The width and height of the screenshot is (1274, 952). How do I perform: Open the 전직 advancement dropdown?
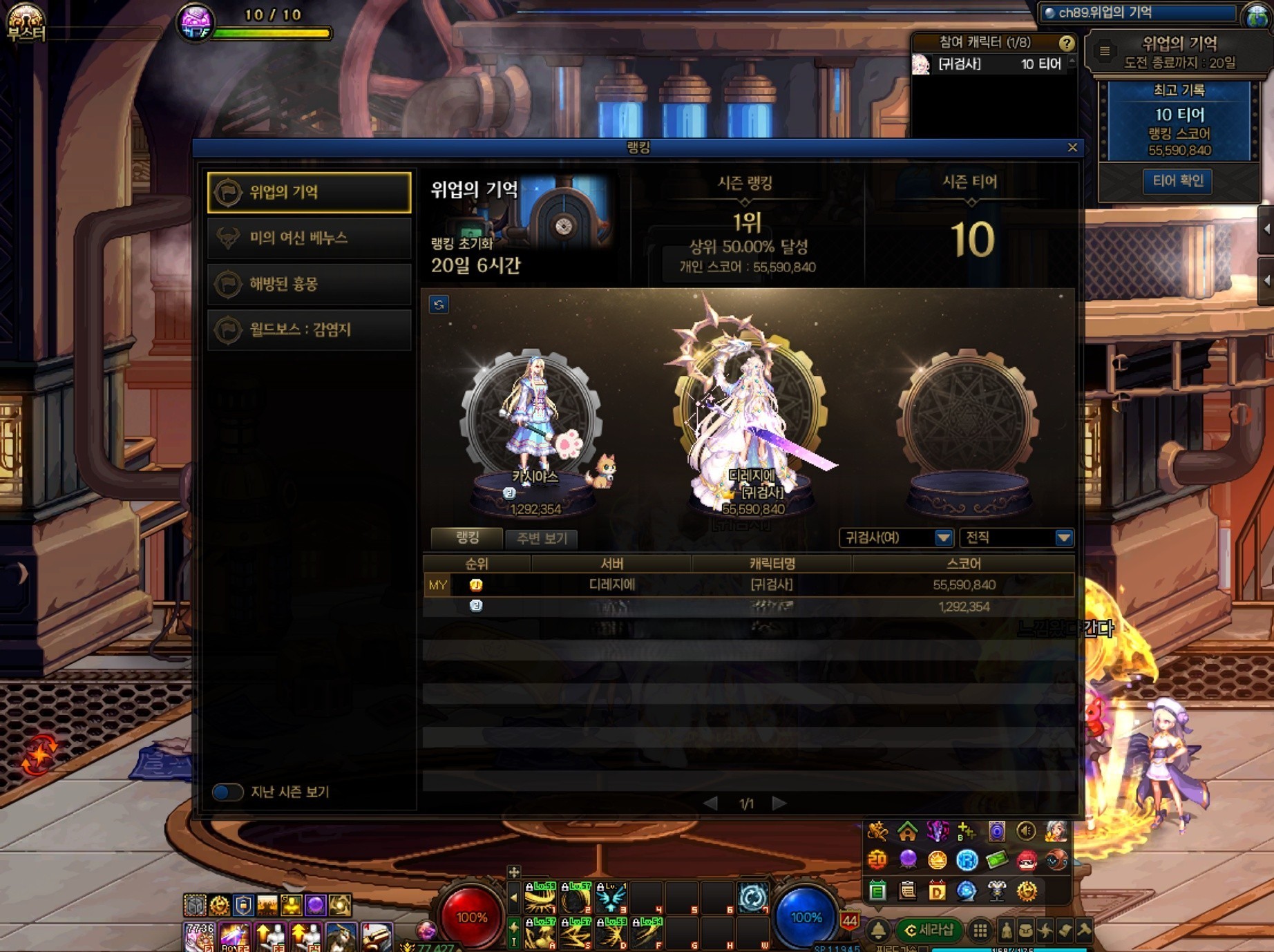[1017, 537]
